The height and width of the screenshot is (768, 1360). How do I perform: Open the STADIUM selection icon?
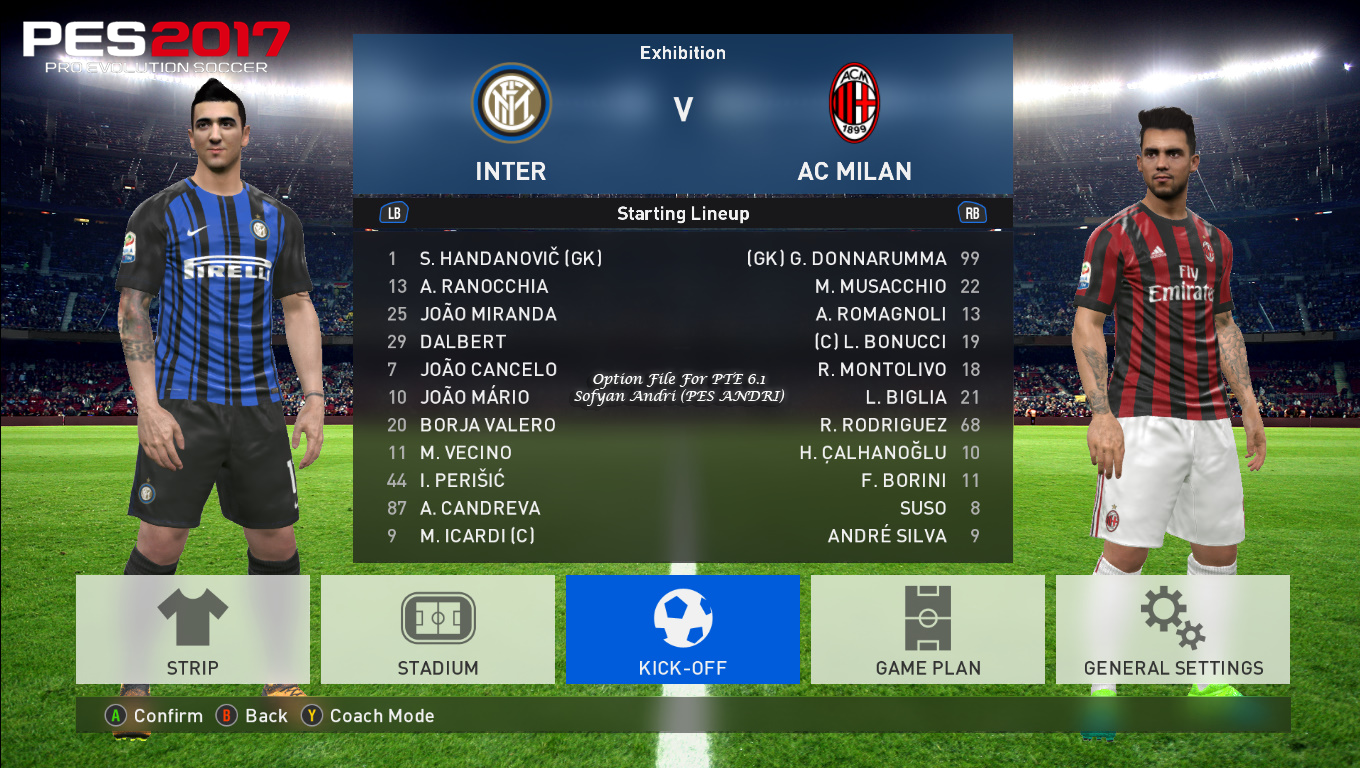point(437,619)
